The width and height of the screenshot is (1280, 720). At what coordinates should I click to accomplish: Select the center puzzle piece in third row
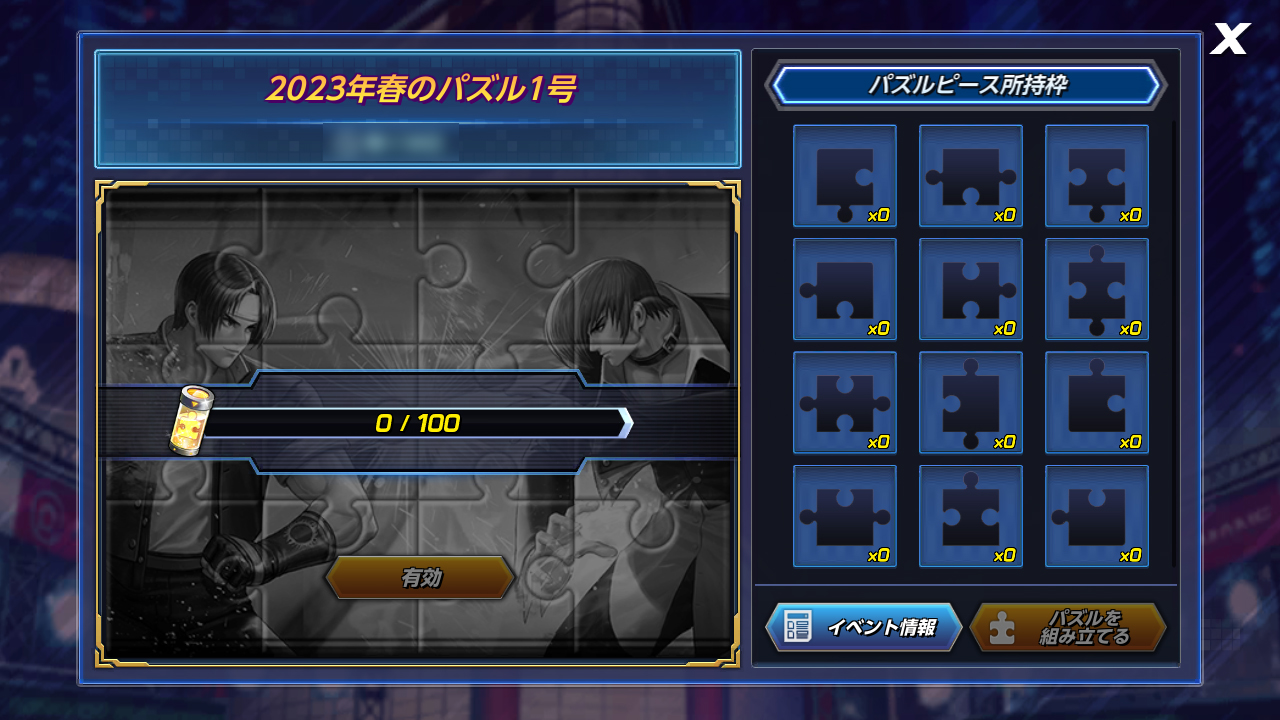coord(971,403)
